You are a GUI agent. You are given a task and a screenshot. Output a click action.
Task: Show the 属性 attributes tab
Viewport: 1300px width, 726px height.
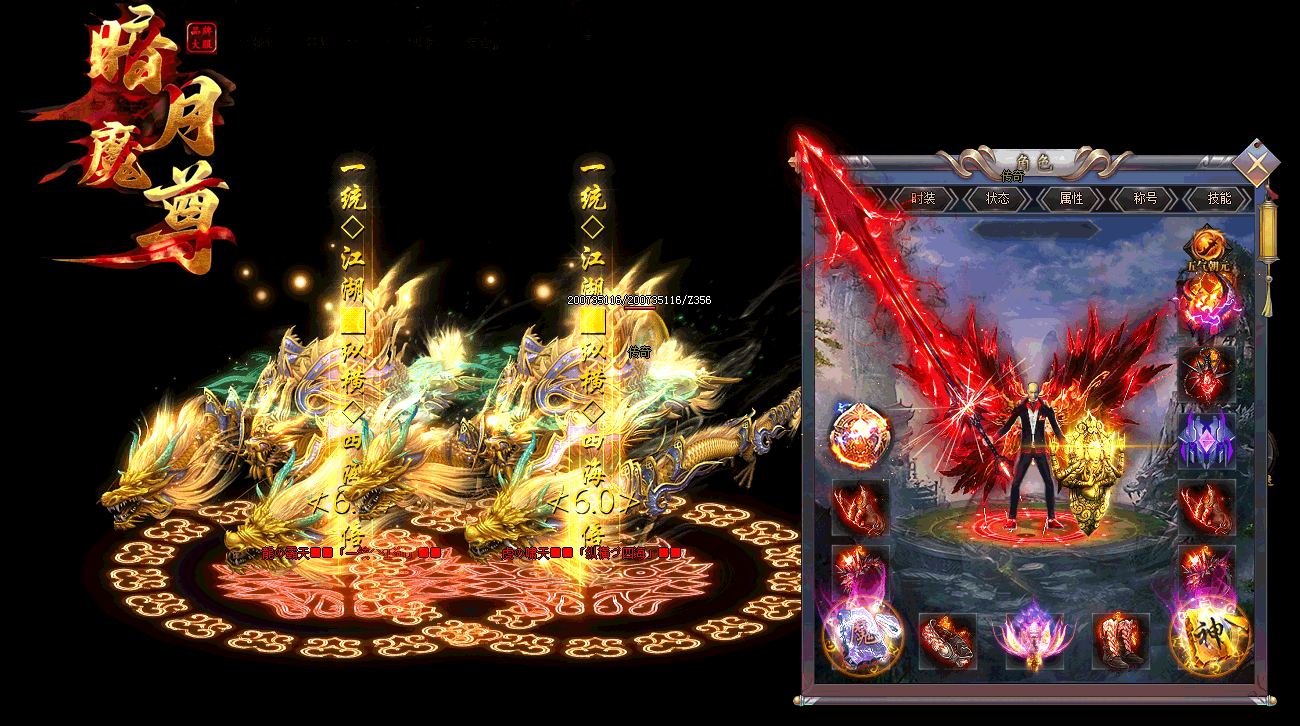[1071, 199]
